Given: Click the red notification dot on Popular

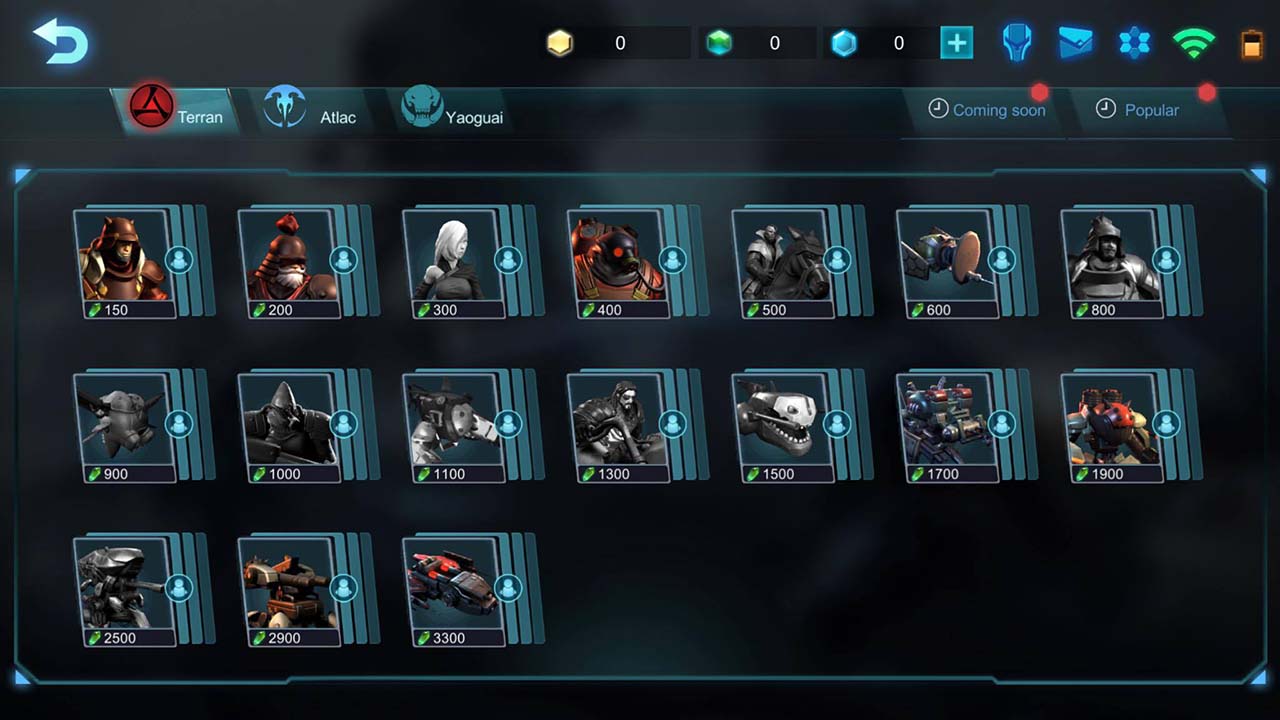Looking at the screenshot, I should (x=1207, y=92).
